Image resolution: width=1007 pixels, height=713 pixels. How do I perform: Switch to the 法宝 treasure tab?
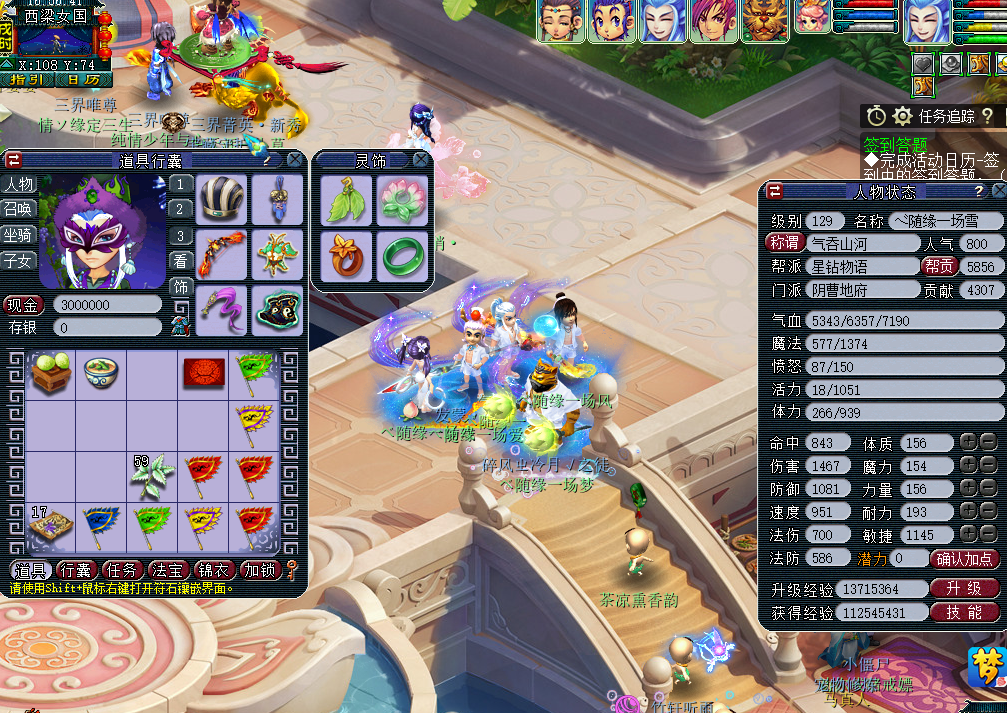point(168,570)
